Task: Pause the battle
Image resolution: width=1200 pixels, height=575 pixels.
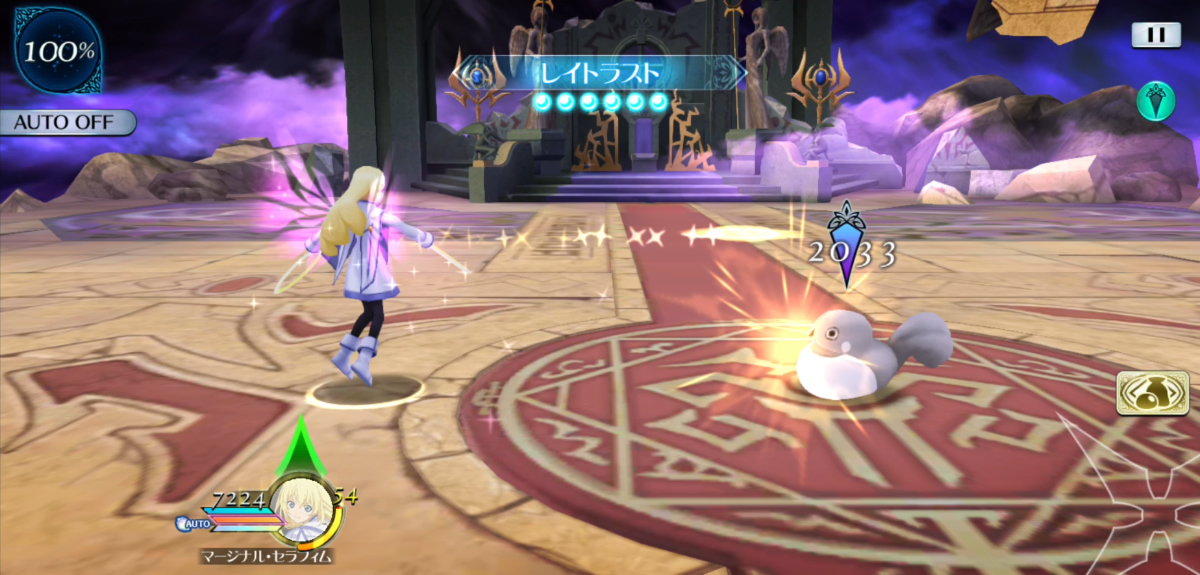Action: [x=1156, y=35]
